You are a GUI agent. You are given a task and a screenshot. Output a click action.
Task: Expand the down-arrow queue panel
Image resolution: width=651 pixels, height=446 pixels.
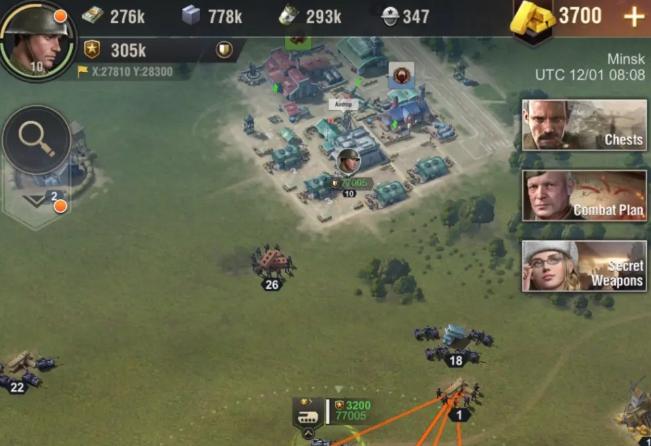click(x=34, y=200)
